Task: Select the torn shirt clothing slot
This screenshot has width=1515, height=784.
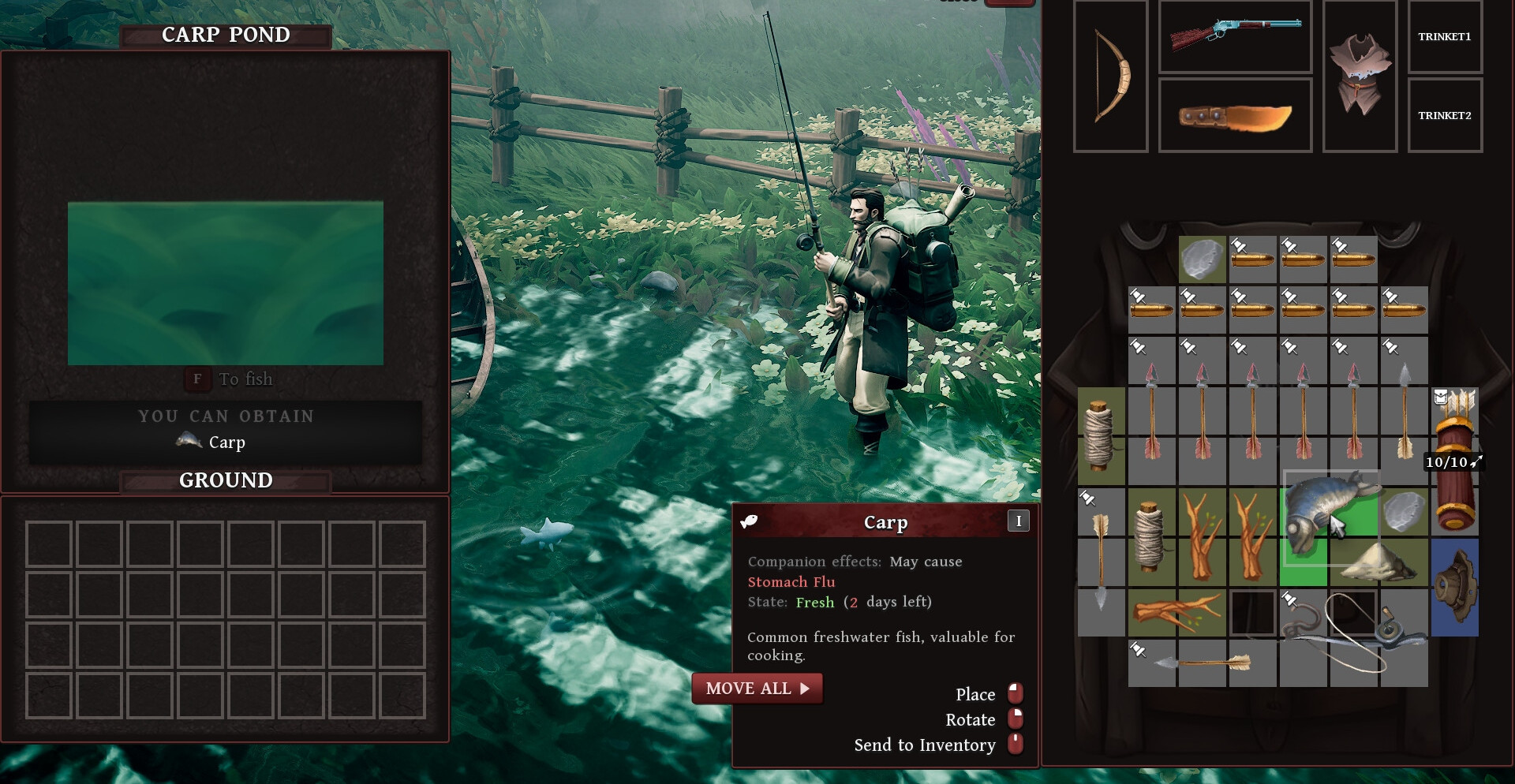Action: pyautogui.click(x=1360, y=77)
